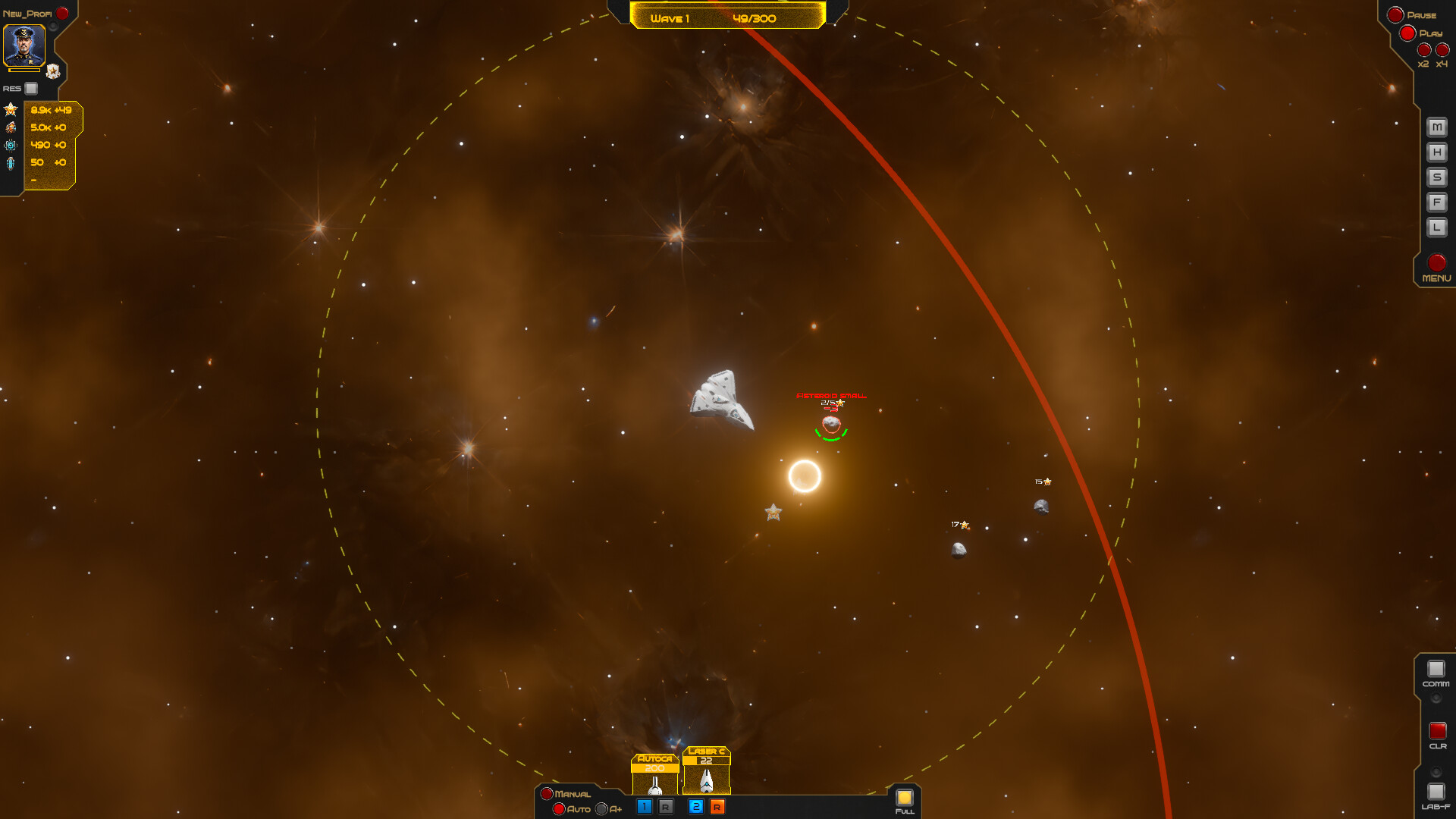
Task: Click the scrap ship resource icon
Action: coord(11,127)
